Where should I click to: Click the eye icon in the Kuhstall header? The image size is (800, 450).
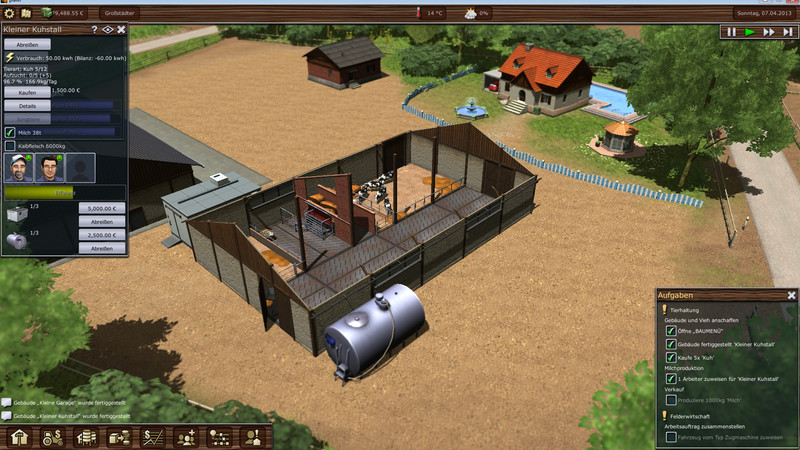tap(107, 30)
